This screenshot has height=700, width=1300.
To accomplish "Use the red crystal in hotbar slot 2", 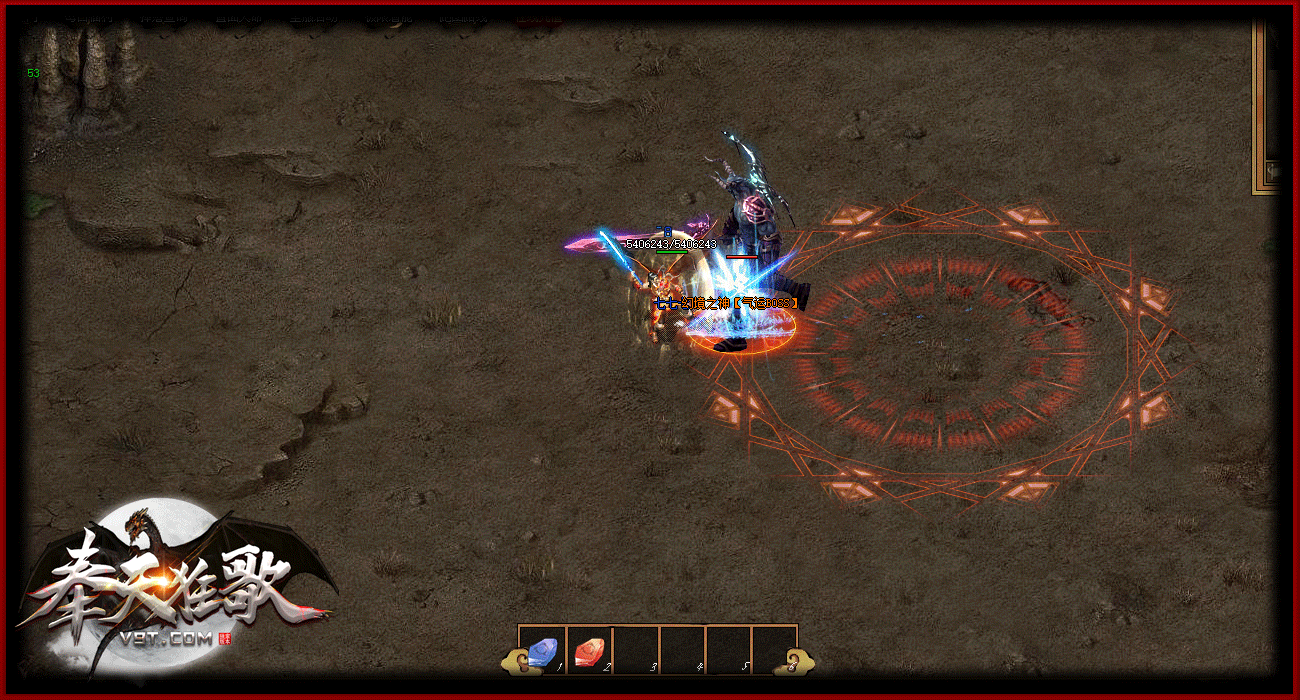I will 589,652.
